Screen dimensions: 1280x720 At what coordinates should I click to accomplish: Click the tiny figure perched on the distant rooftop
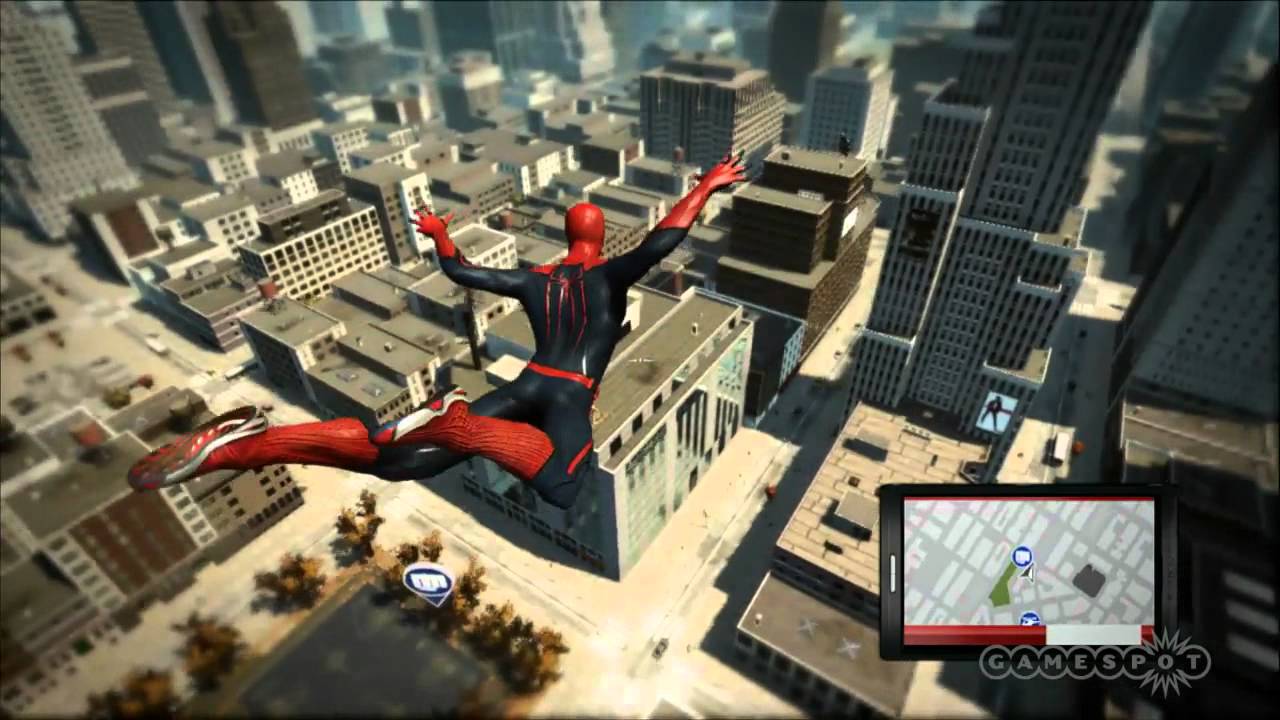pyautogui.click(x=844, y=142)
